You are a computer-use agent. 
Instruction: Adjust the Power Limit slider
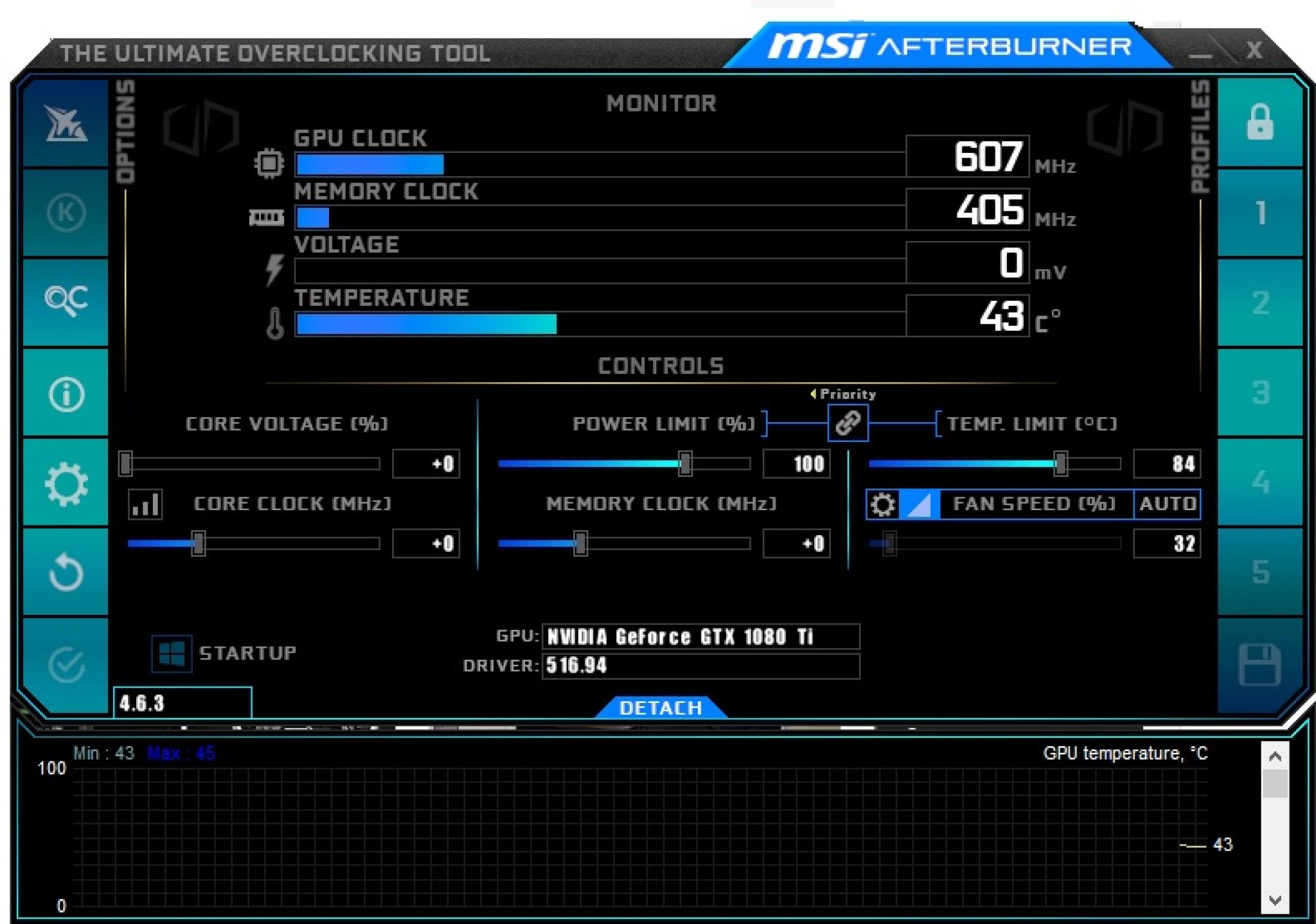pos(684,463)
